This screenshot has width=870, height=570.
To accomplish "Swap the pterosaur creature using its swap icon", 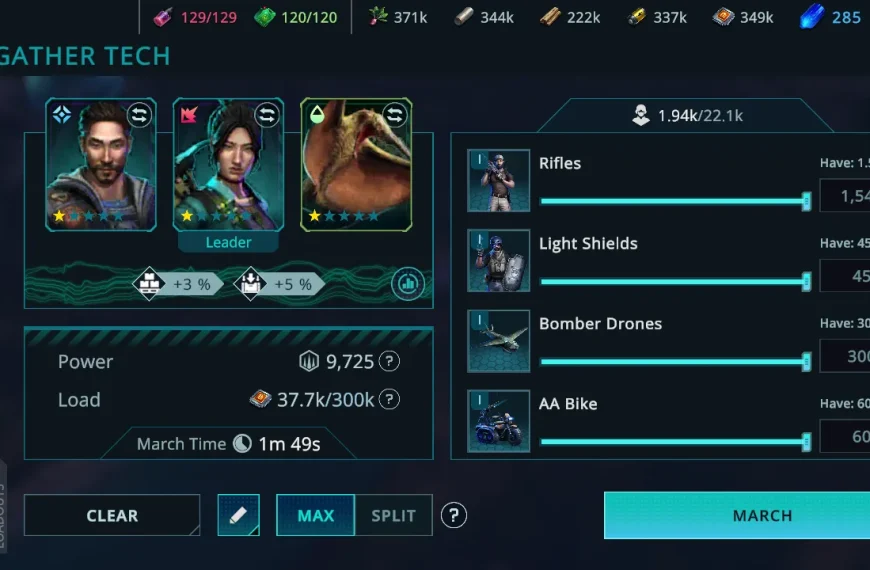I will coord(395,116).
